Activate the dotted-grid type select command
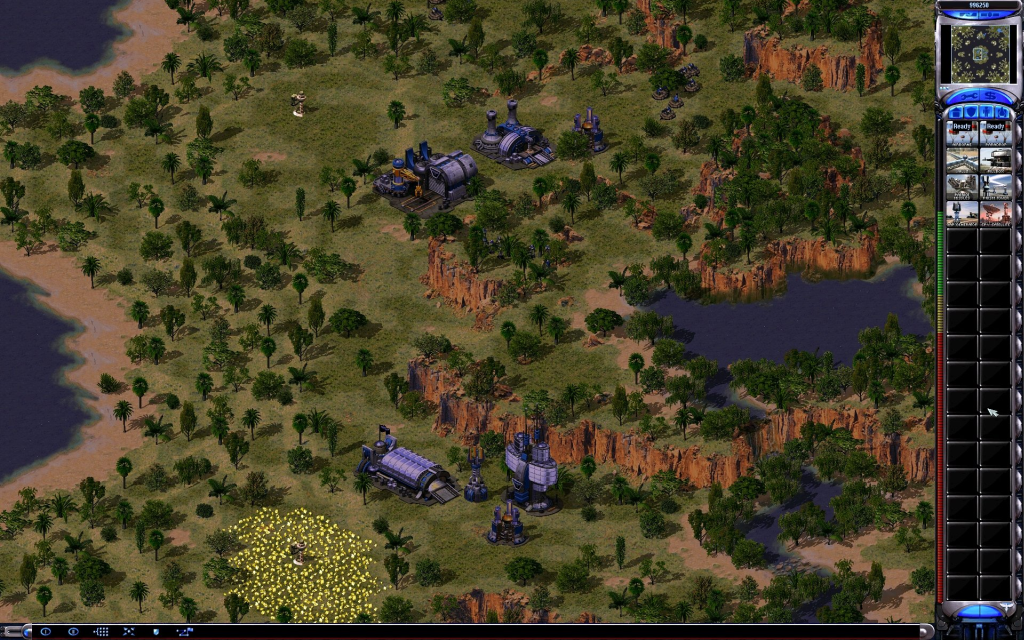This screenshot has width=1024, height=640. click(101, 632)
